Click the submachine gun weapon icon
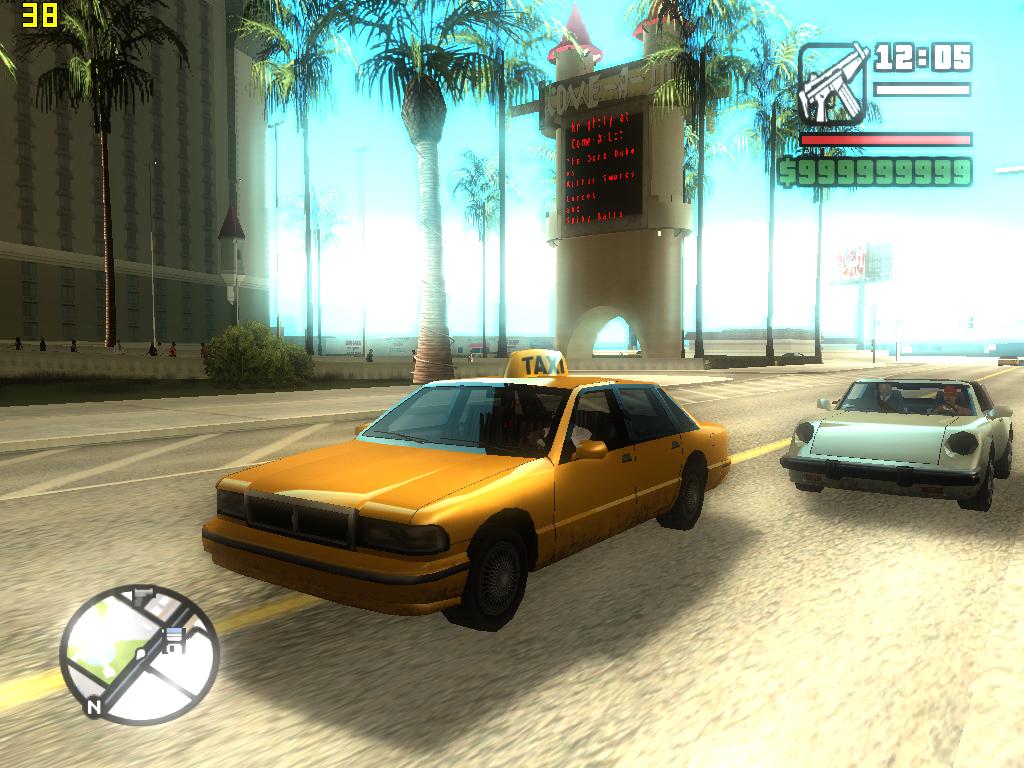 pyautogui.click(x=832, y=84)
